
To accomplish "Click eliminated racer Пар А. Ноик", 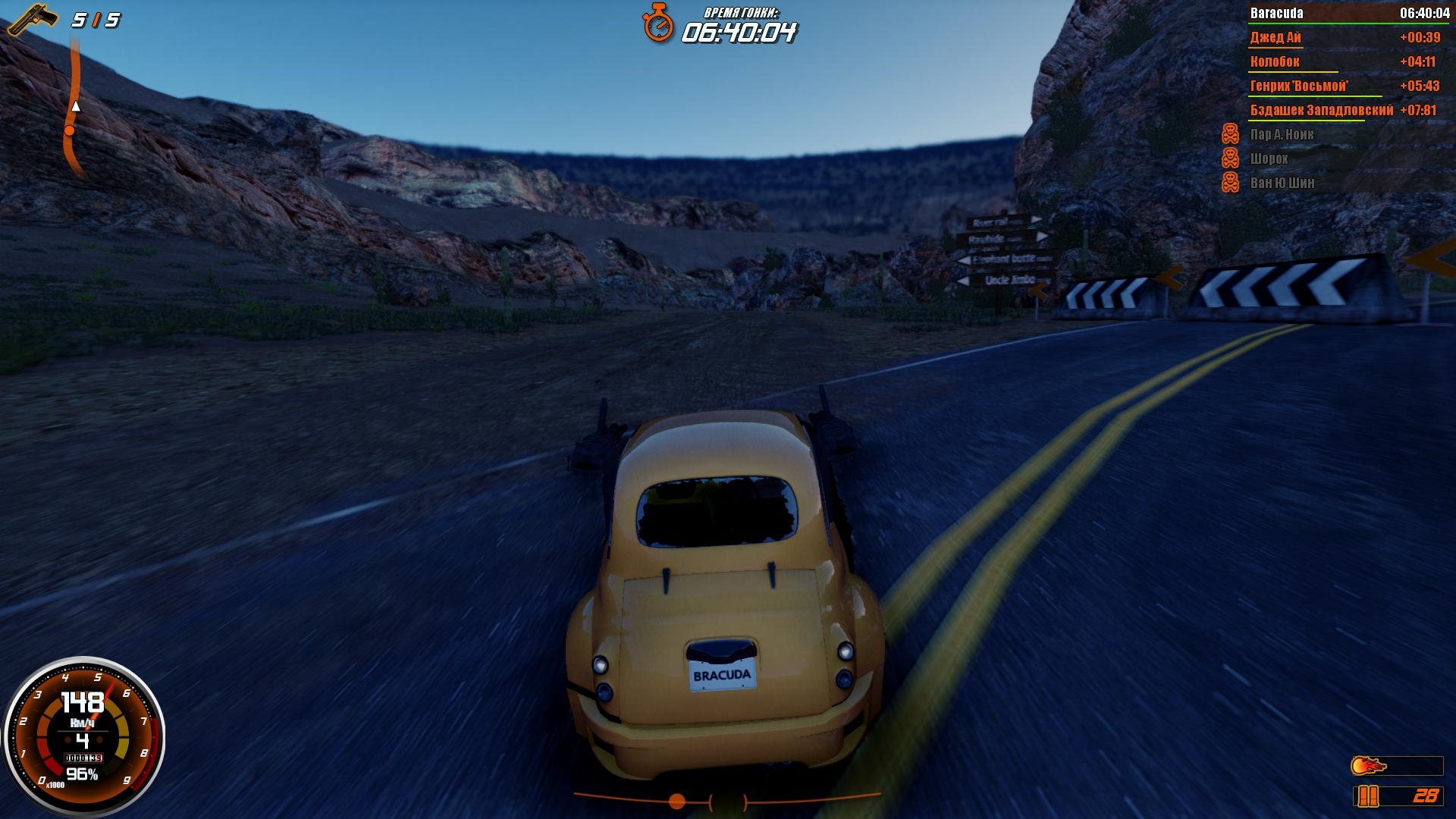I will [1282, 134].
